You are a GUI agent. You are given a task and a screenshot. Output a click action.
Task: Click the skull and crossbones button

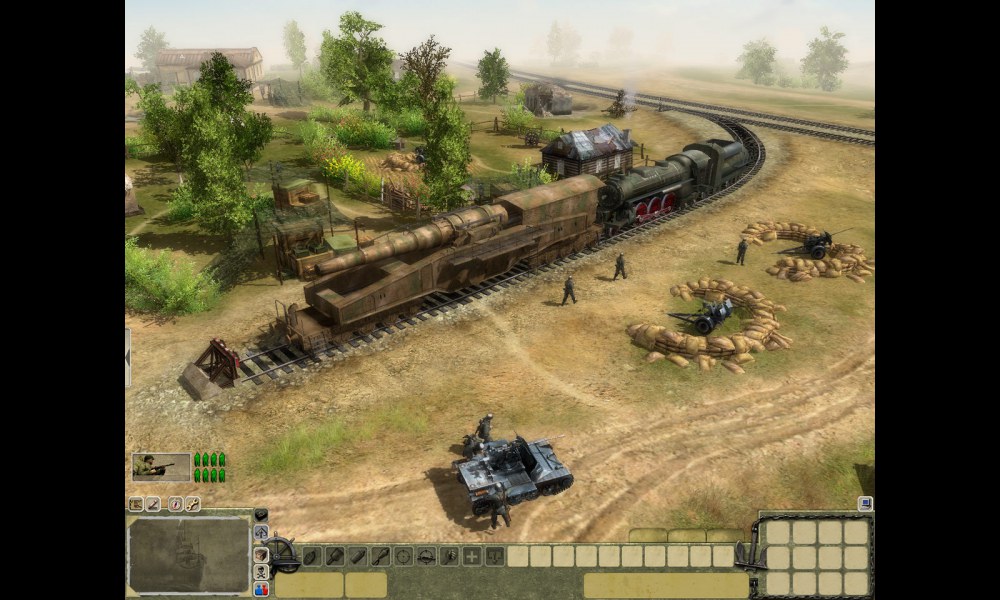coord(261,572)
